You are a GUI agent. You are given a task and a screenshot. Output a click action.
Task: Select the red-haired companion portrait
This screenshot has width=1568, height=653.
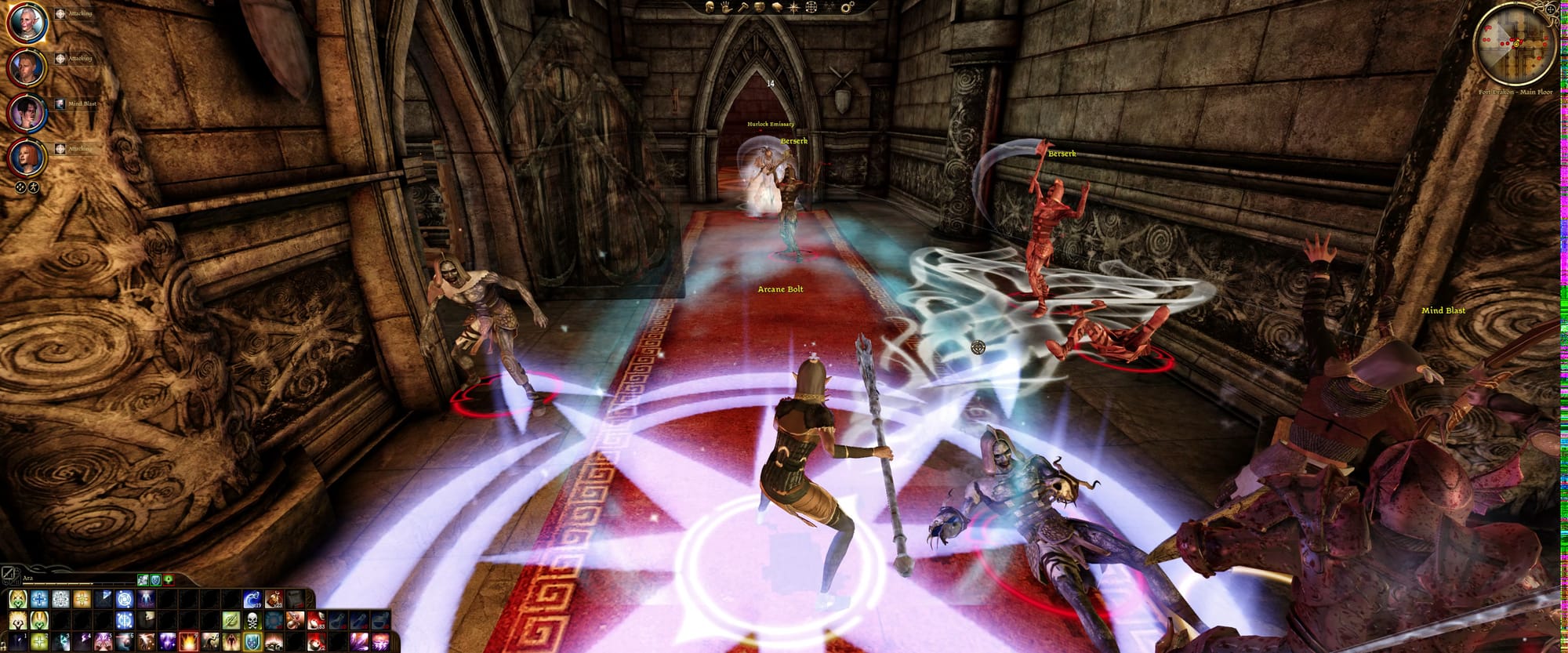coord(27,158)
